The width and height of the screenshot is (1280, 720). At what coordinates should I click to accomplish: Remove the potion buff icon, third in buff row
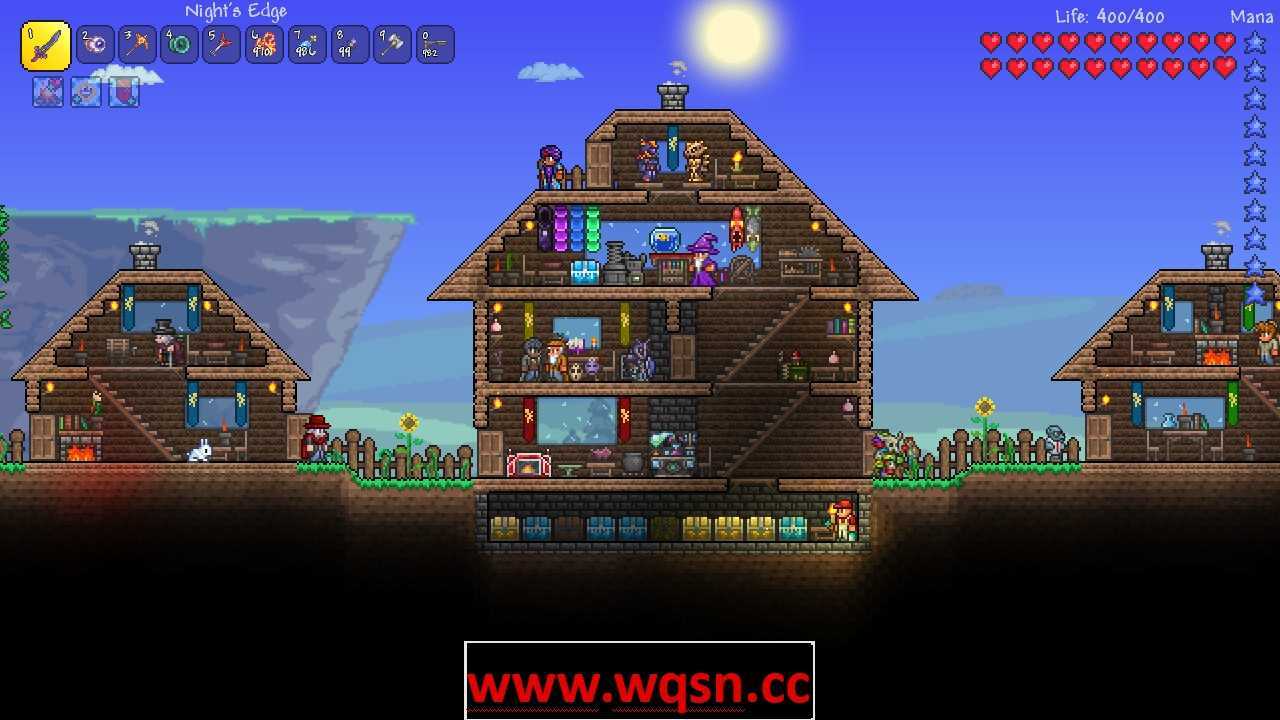click(x=122, y=92)
